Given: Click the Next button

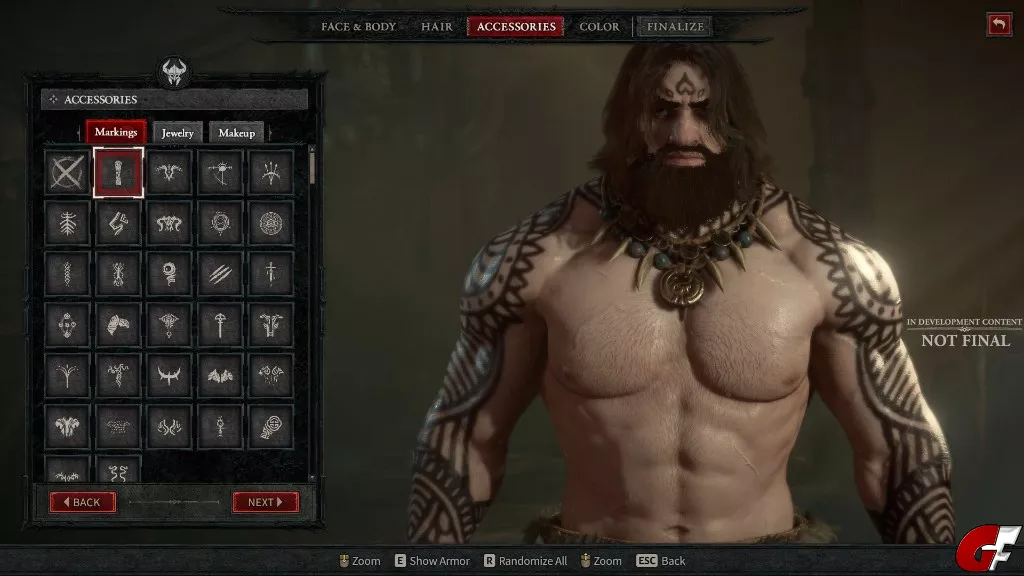Looking at the screenshot, I should click(x=265, y=502).
